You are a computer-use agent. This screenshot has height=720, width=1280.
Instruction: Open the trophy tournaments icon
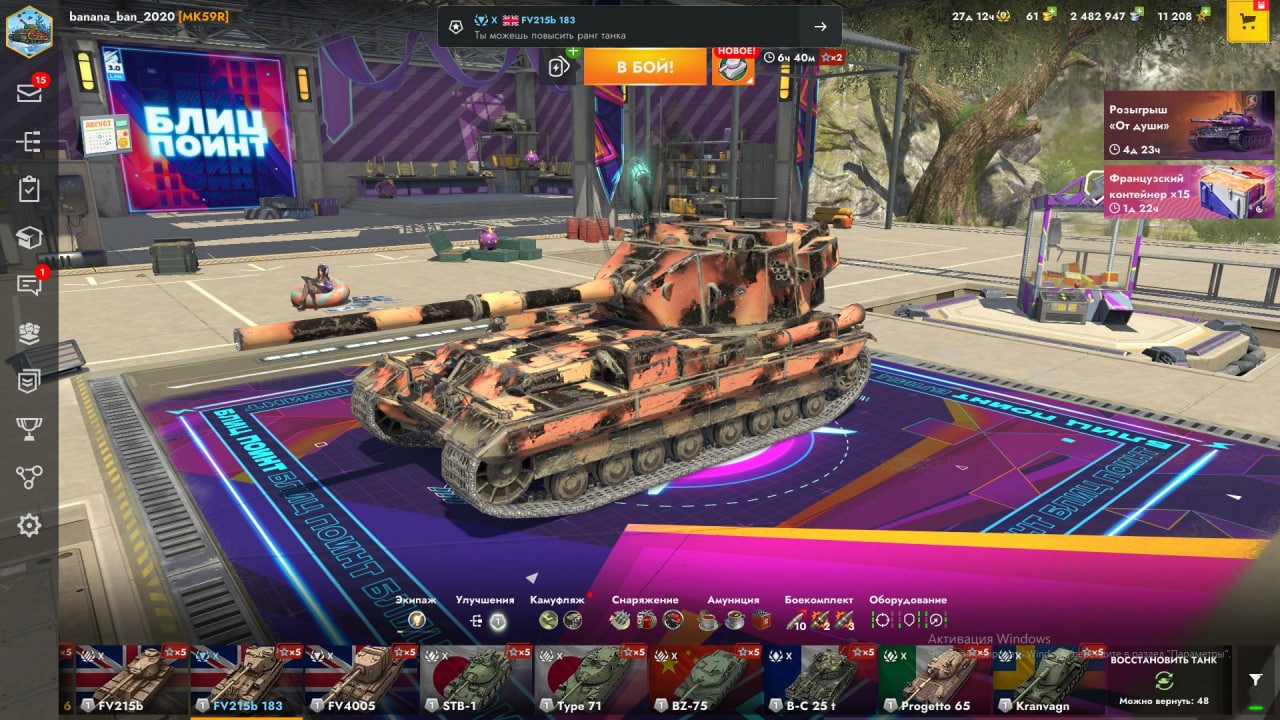(29, 429)
